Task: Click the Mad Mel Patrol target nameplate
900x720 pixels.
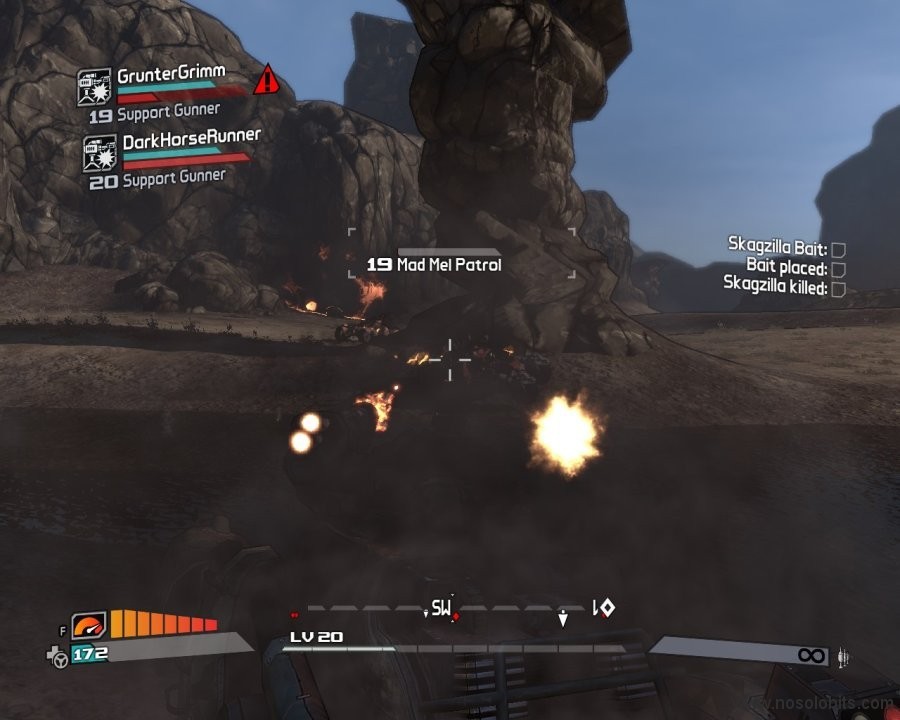Action: point(434,265)
